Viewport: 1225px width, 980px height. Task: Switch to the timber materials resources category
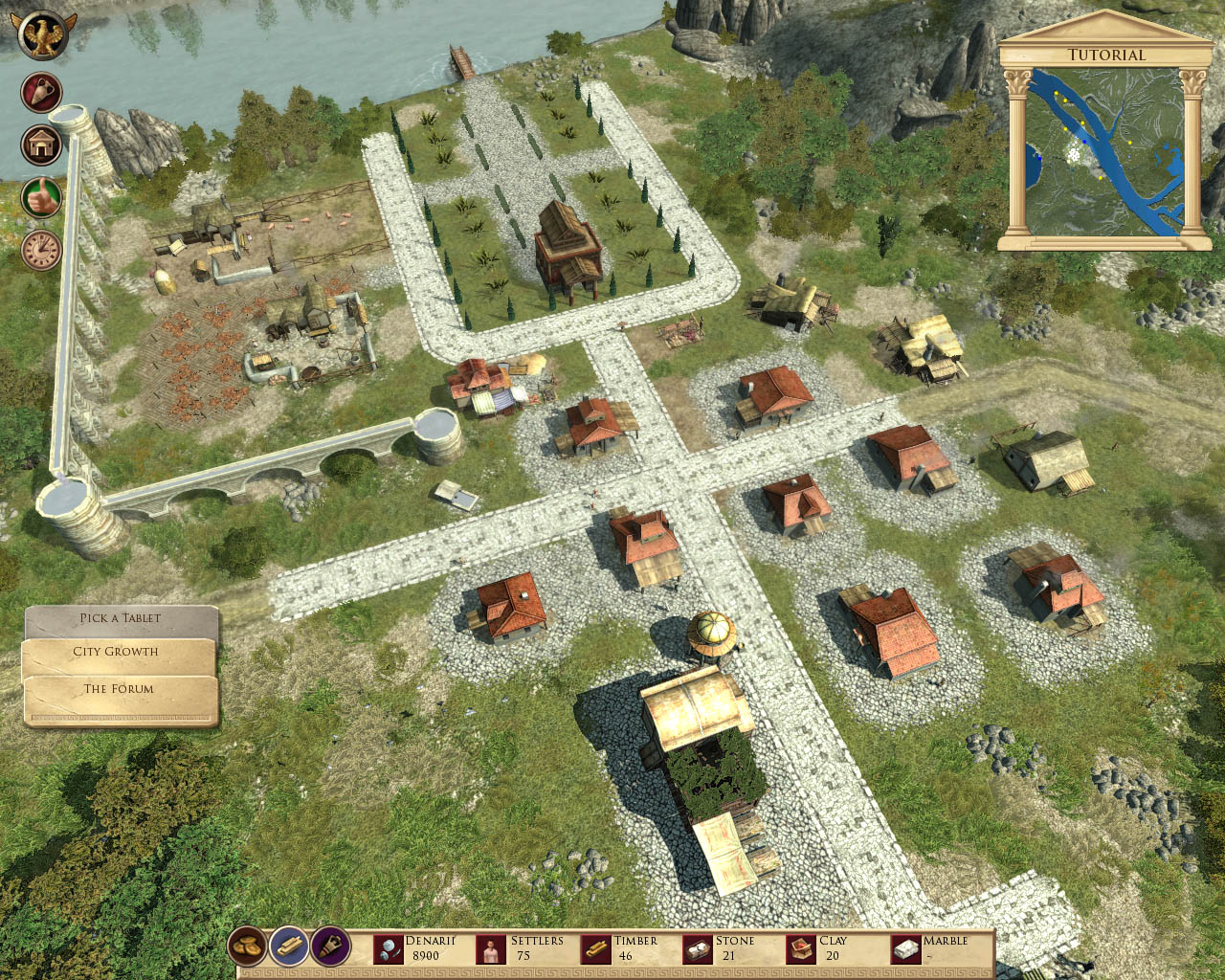click(288, 947)
